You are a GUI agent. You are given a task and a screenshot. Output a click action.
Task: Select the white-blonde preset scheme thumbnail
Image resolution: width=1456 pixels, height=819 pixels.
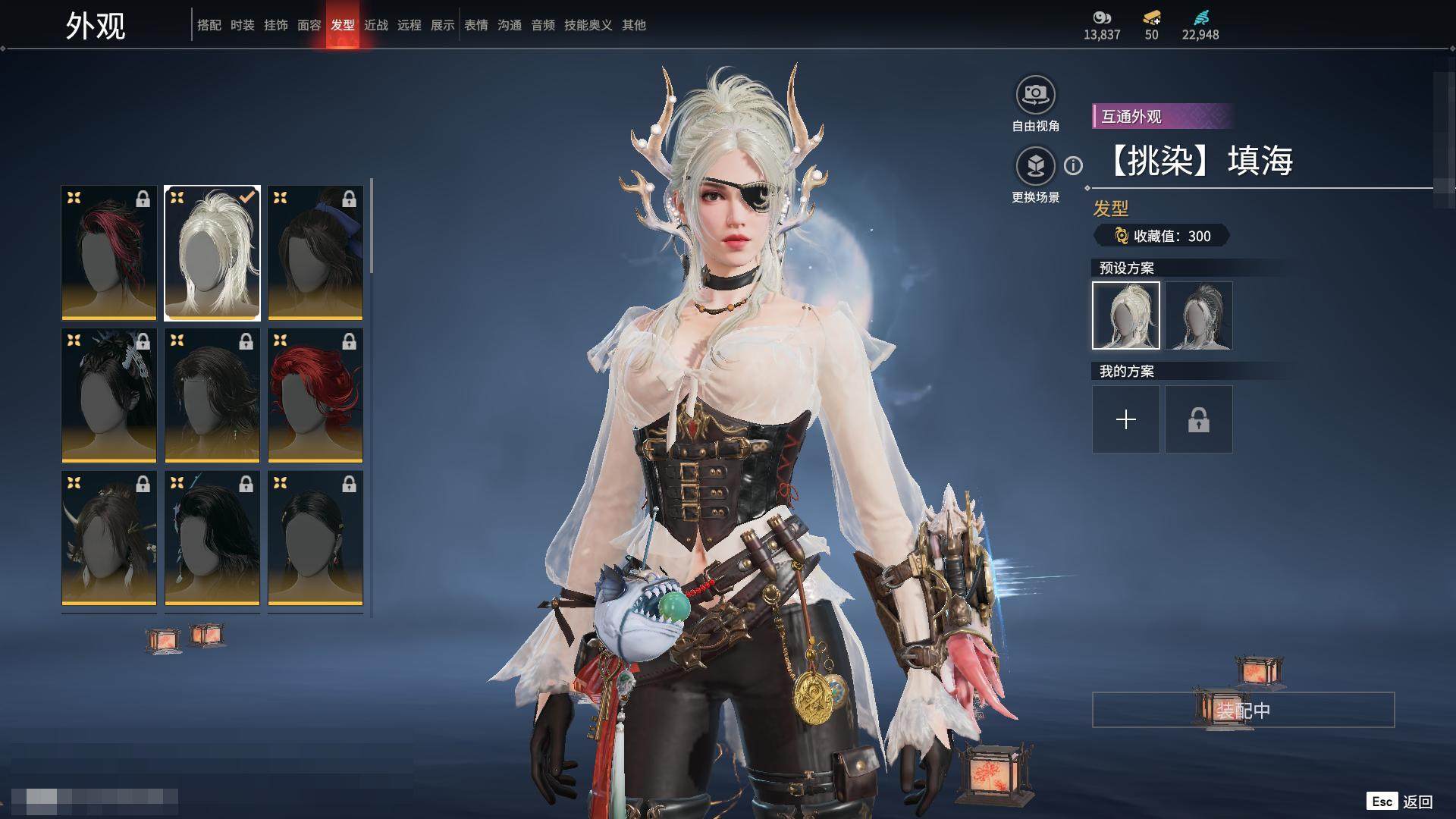pyautogui.click(x=1125, y=315)
